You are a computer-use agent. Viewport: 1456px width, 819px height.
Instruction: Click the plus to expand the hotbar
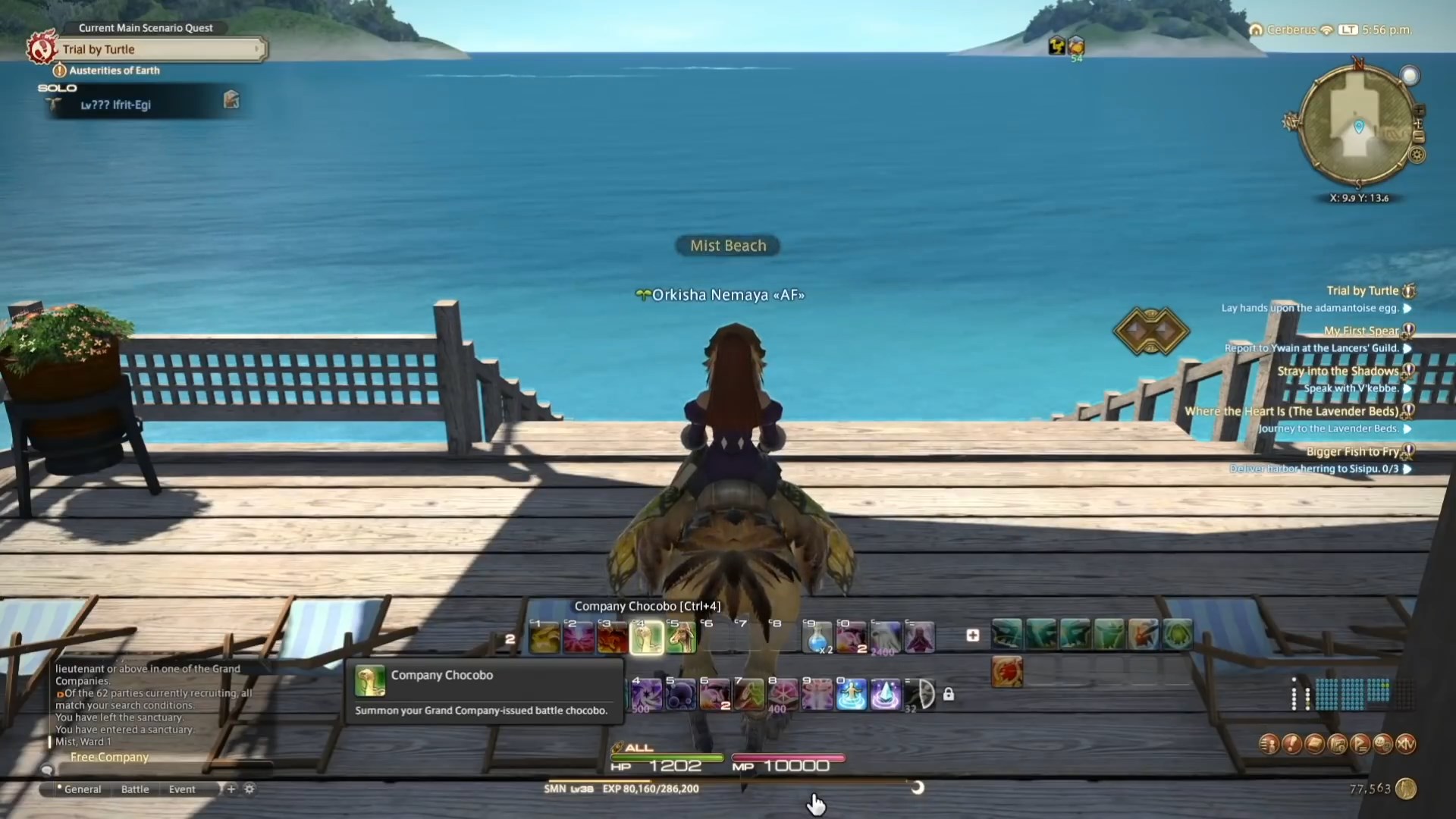973,636
